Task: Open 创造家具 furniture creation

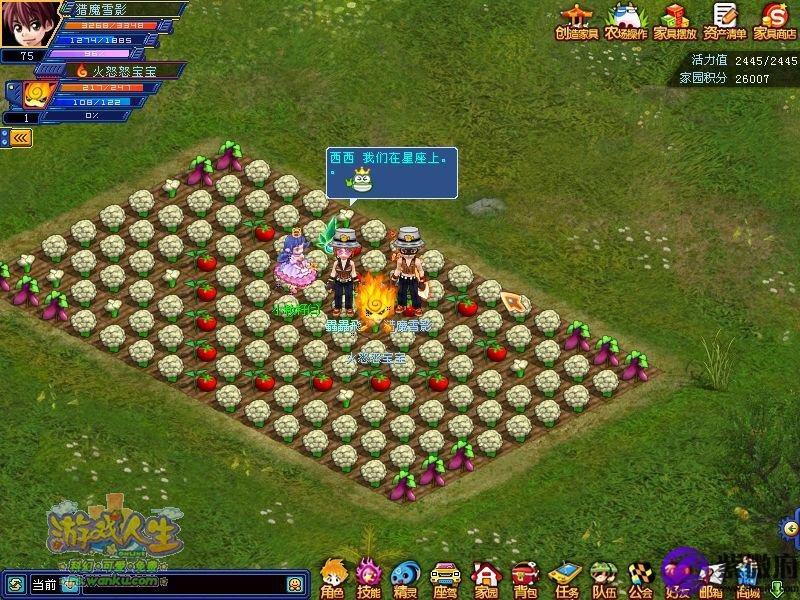Action: point(577,20)
